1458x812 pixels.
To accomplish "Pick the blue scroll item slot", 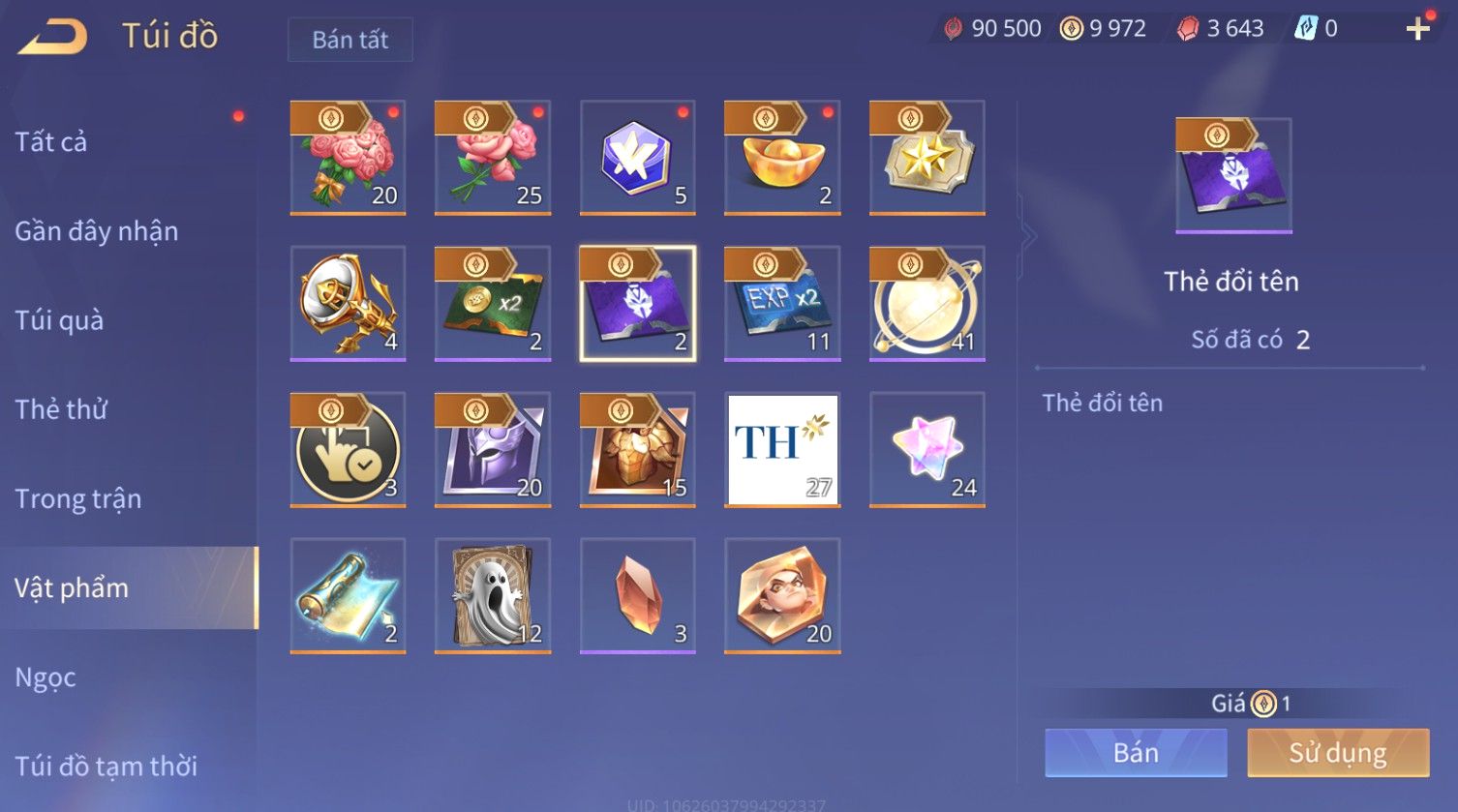I will coord(348,595).
